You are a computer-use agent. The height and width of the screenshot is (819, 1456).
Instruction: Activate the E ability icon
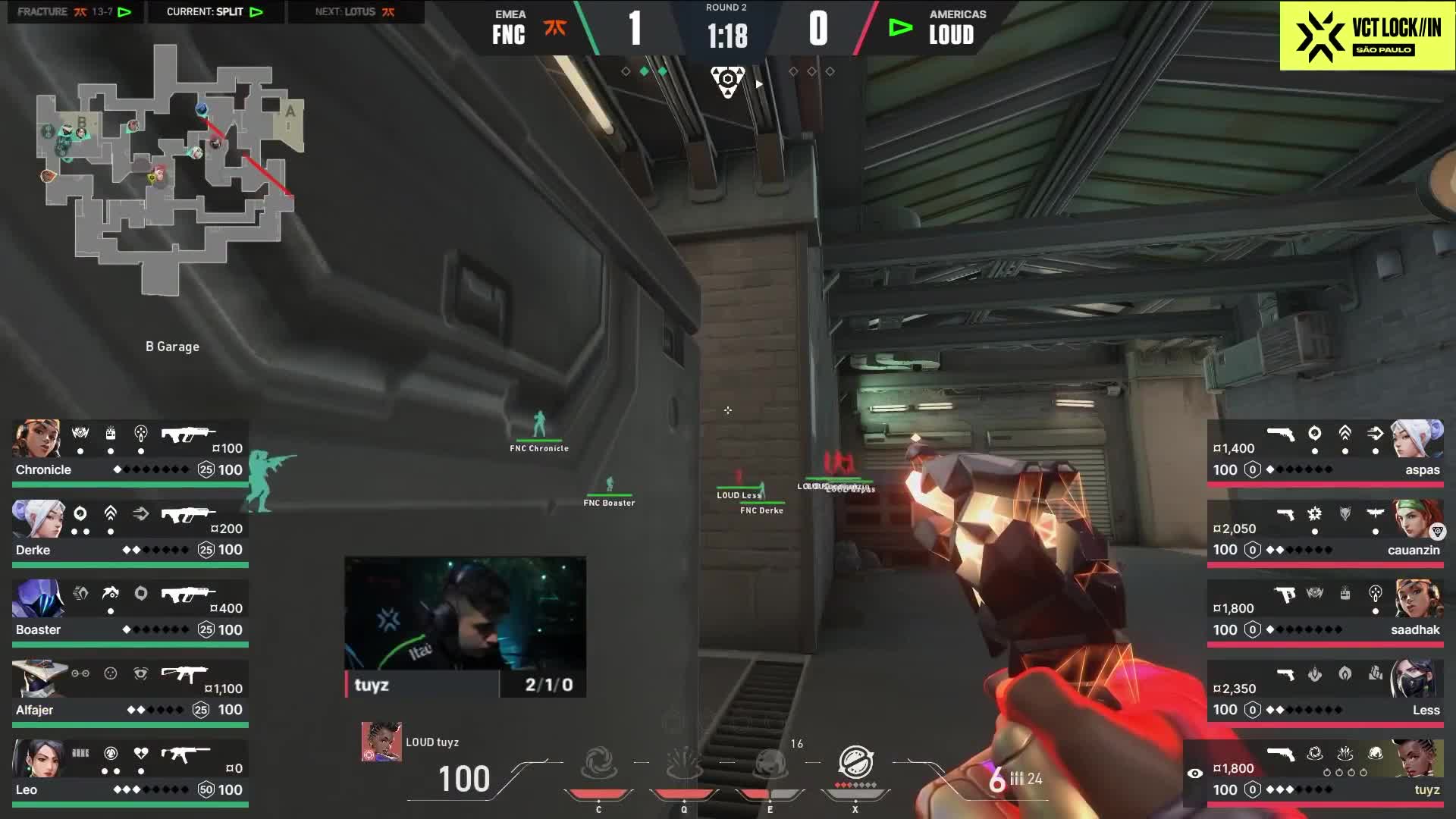coord(770,764)
